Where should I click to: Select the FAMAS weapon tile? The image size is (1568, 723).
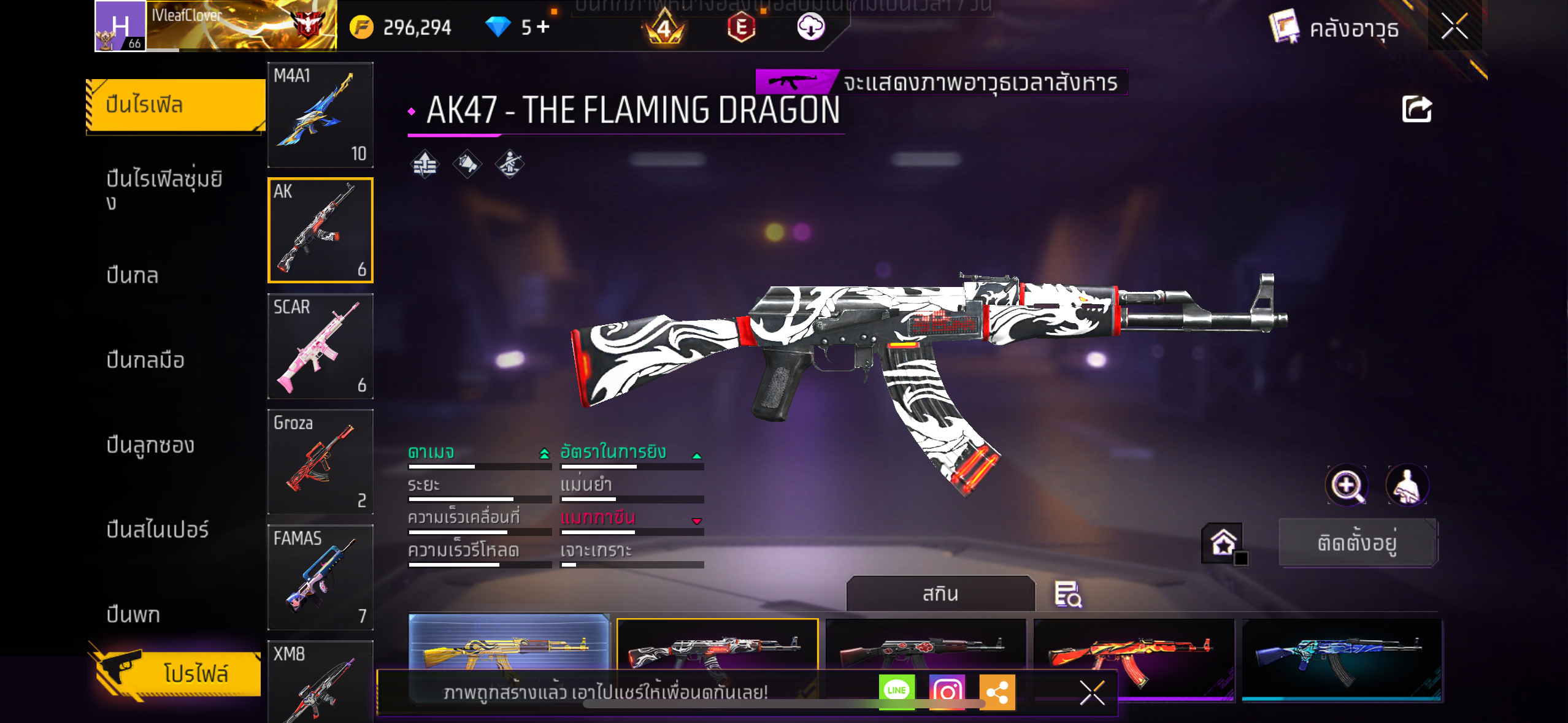click(320, 577)
